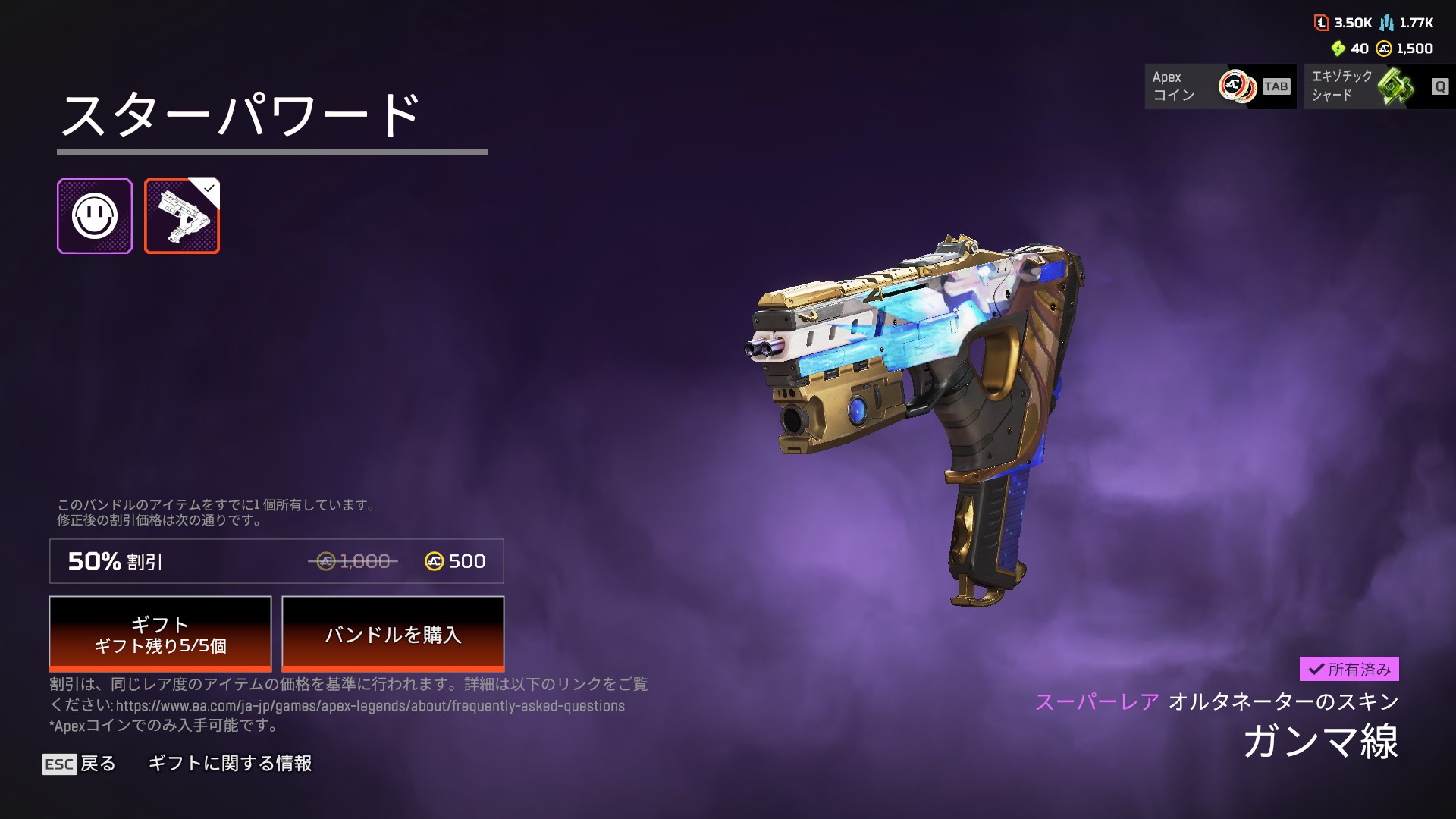
Task: Open the エキゾチックシャード button
Action: [1379, 86]
